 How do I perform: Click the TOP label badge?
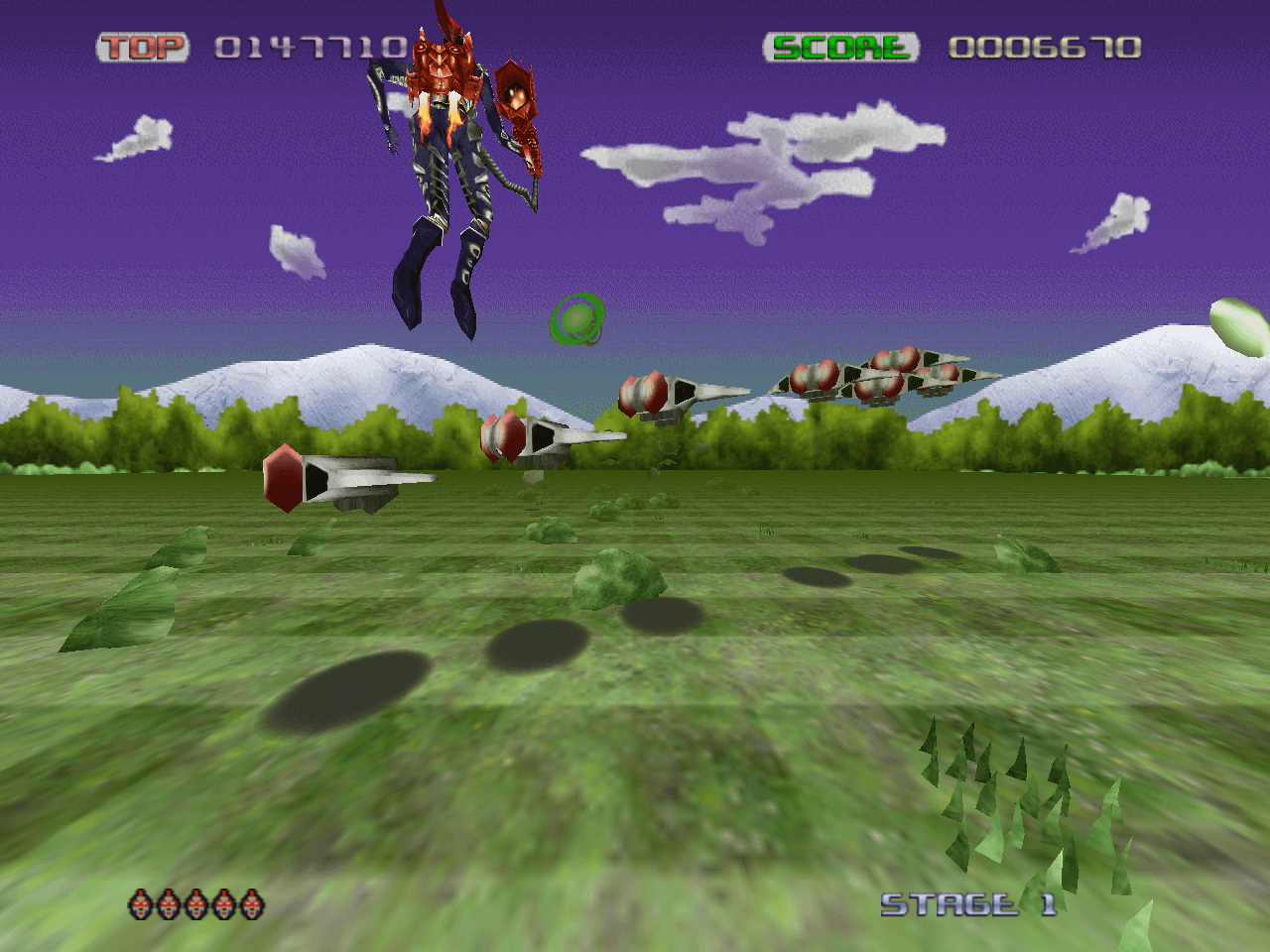(x=145, y=45)
